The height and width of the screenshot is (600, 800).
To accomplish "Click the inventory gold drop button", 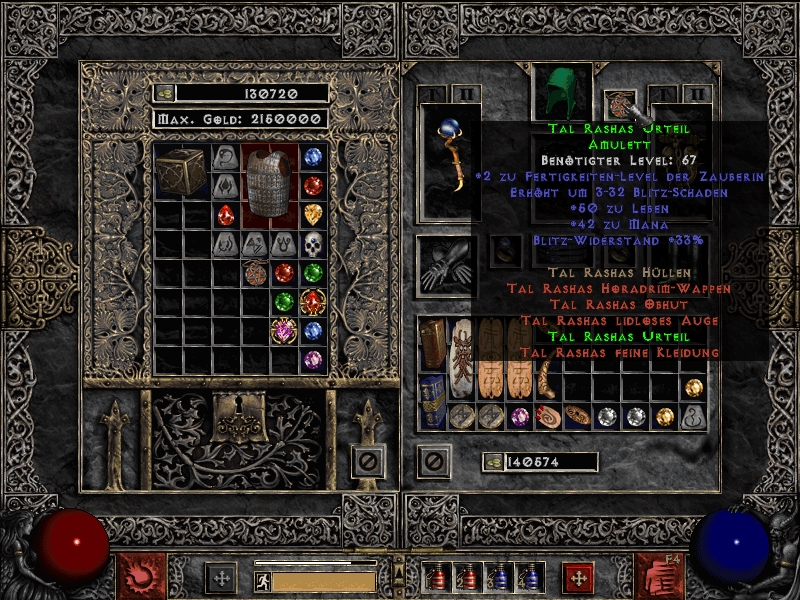I will pyautogui.click(x=493, y=462).
